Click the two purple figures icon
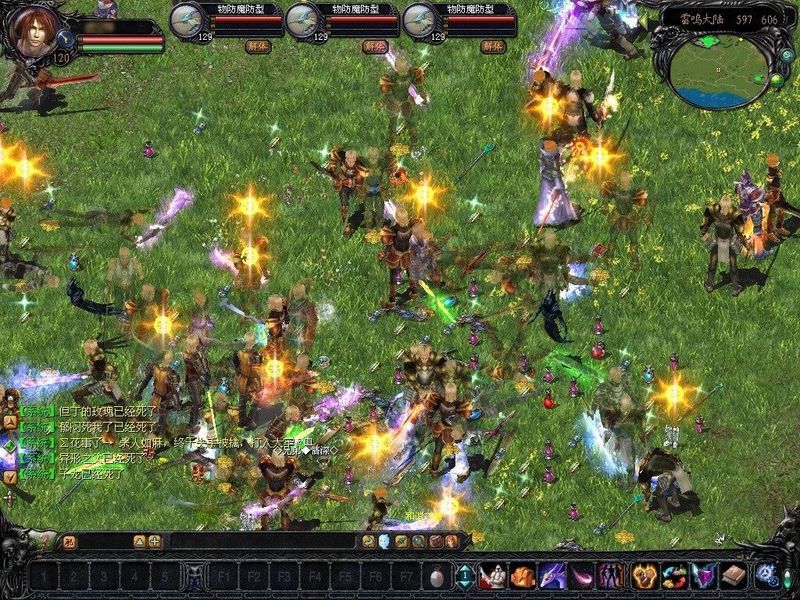800x600 pixels. coord(611,576)
